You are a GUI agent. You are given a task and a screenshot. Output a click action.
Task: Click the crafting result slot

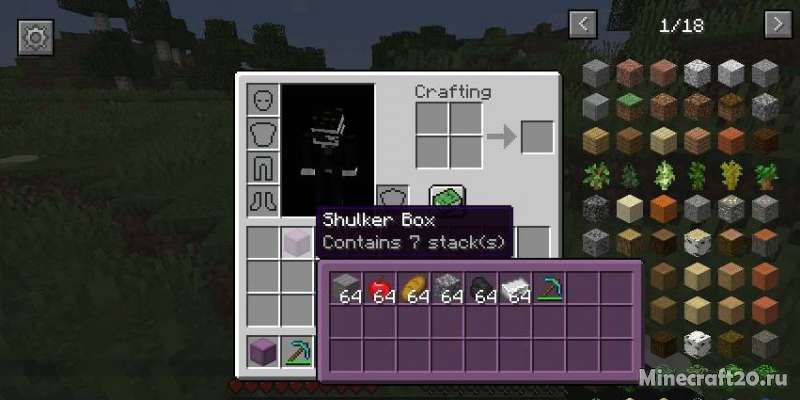[x=536, y=136]
